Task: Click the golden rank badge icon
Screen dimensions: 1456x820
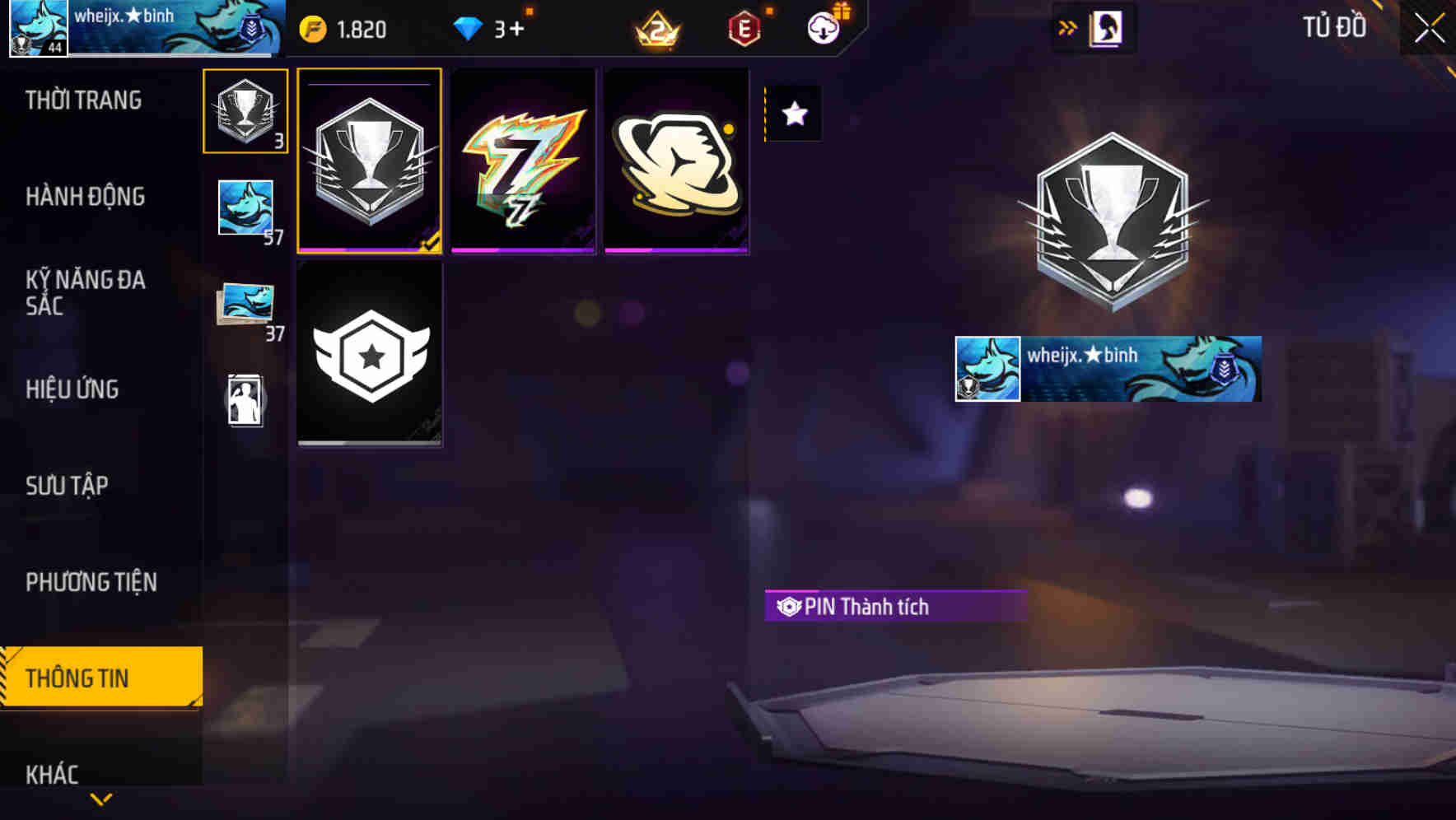Action: [651, 27]
